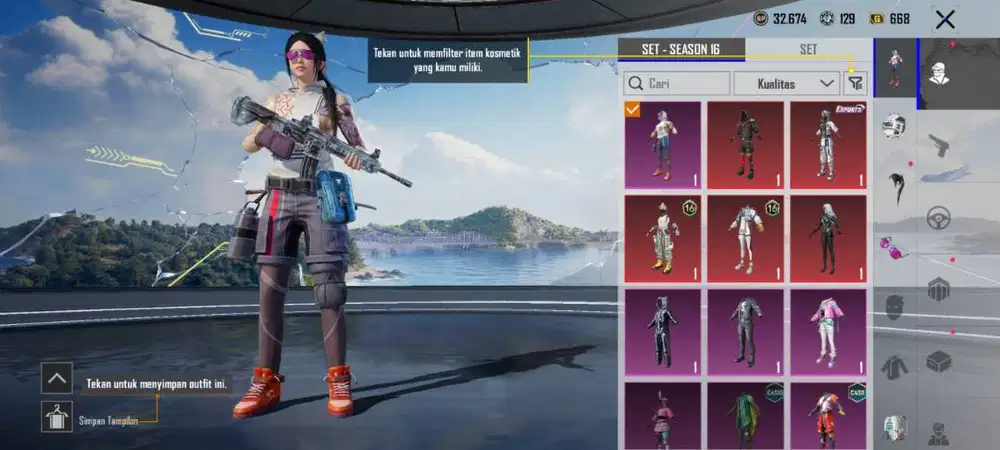Image resolution: width=1000 pixels, height=450 pixels.
Task: Switch to the helmet category
Action: pos(894,125)
